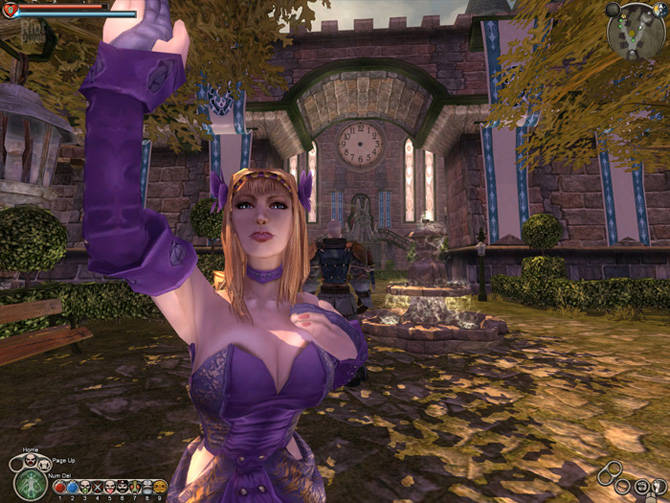The image size is (670, 503).
Task: Use the blue mana potion in slot 2
Action: [73, 487]
